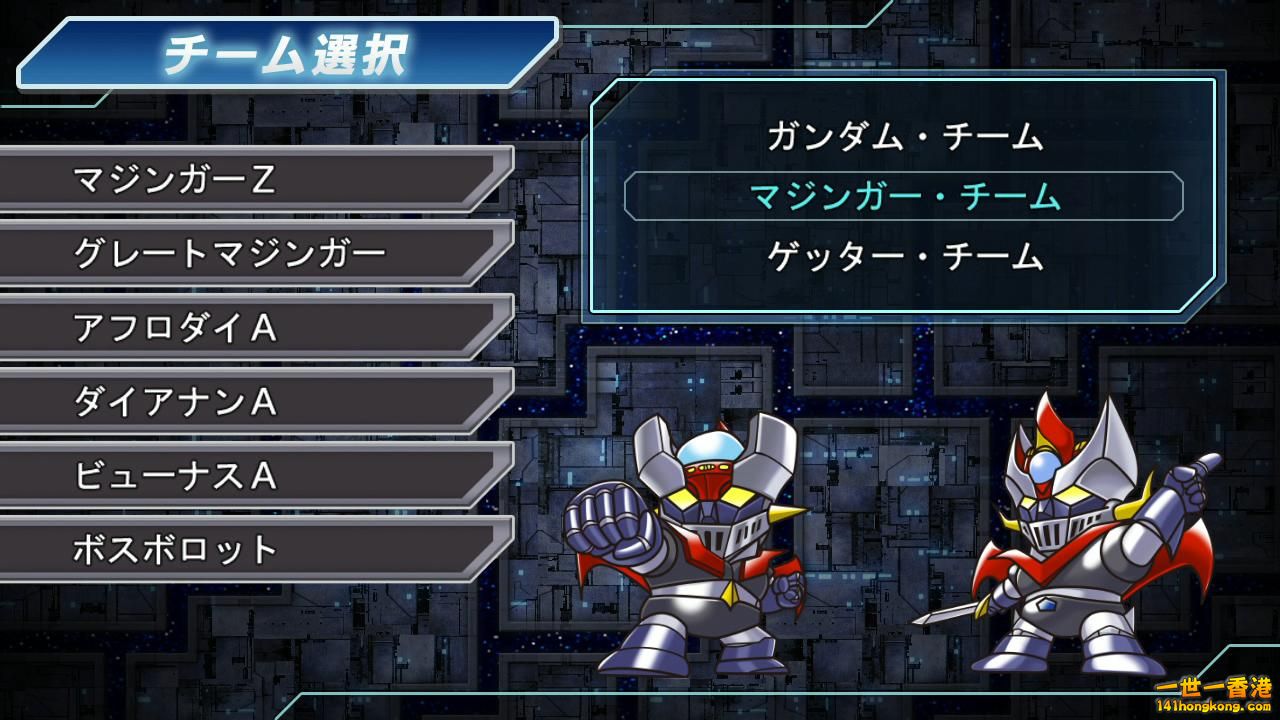
Task: Select the ガンダム・チーム option
Action: point(904,136)
